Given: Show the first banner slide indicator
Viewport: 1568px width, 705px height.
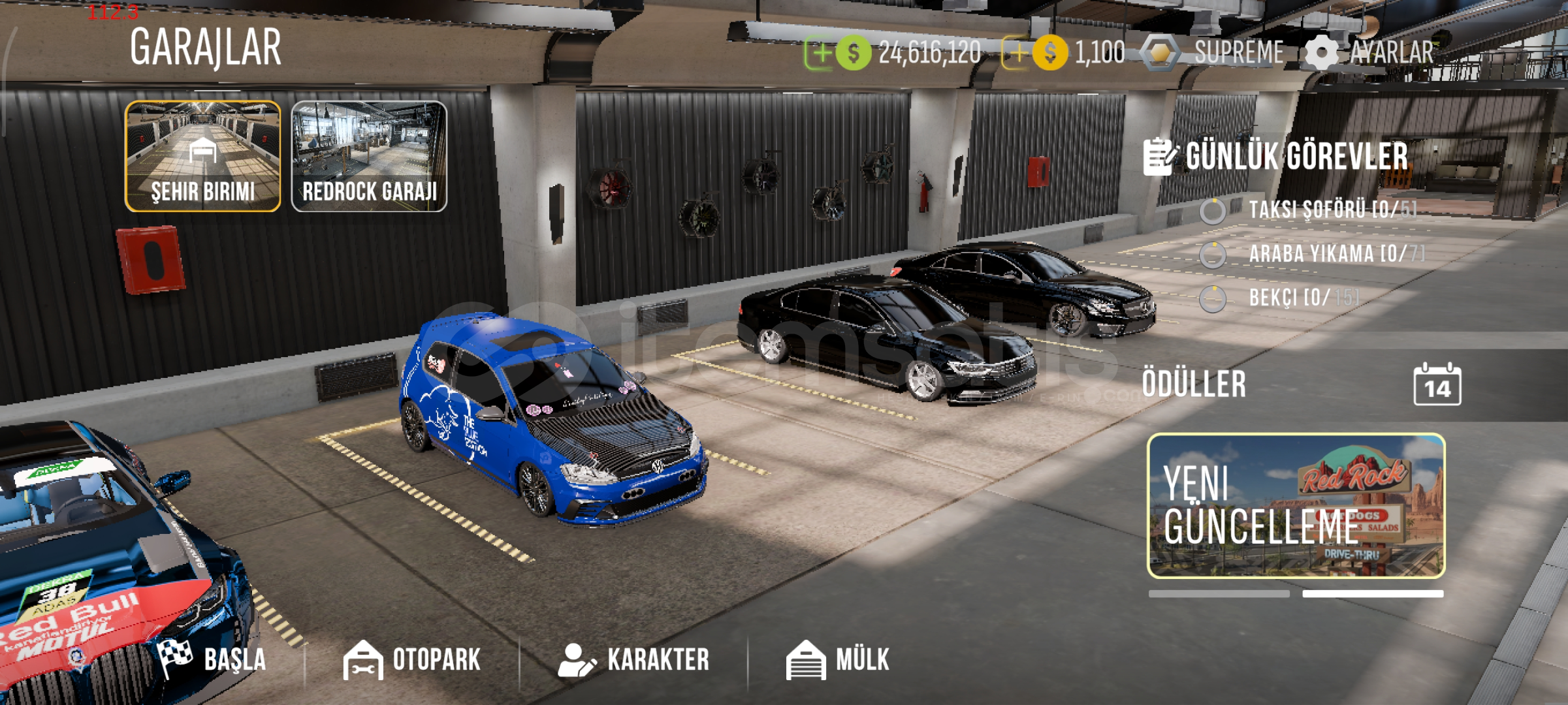Looking at the screenshot, I should point(1219,594).
